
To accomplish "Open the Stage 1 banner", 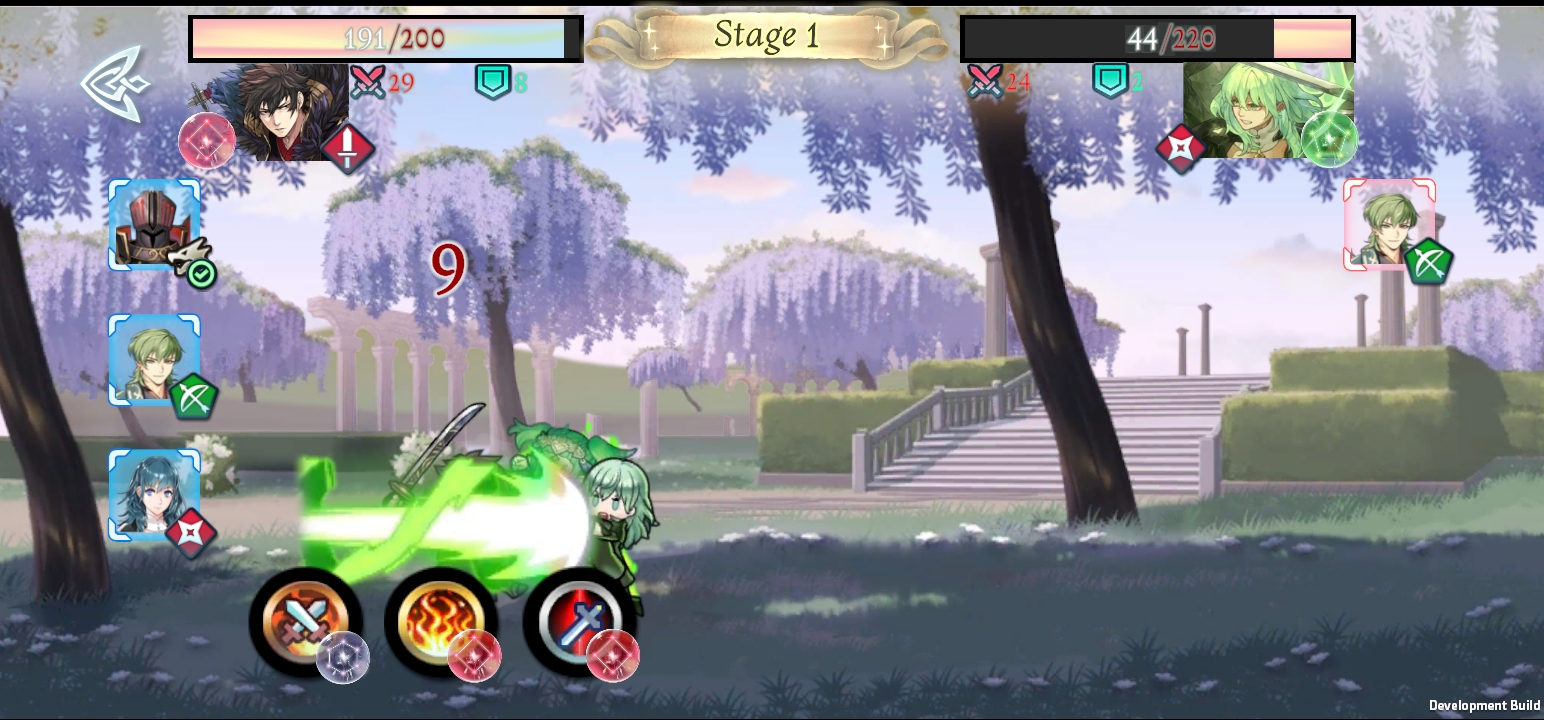I will pyautogui.click(x=768, y=37).
